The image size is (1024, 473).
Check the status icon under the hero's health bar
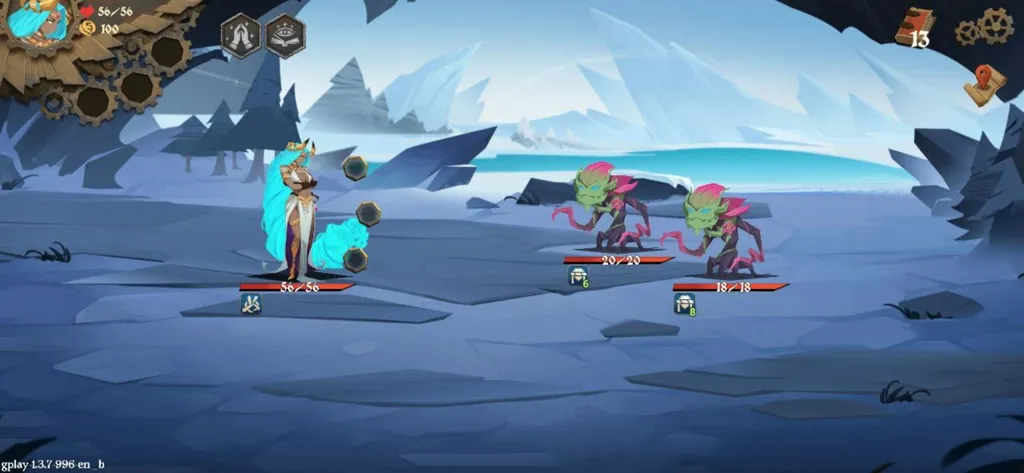[250, 303]
